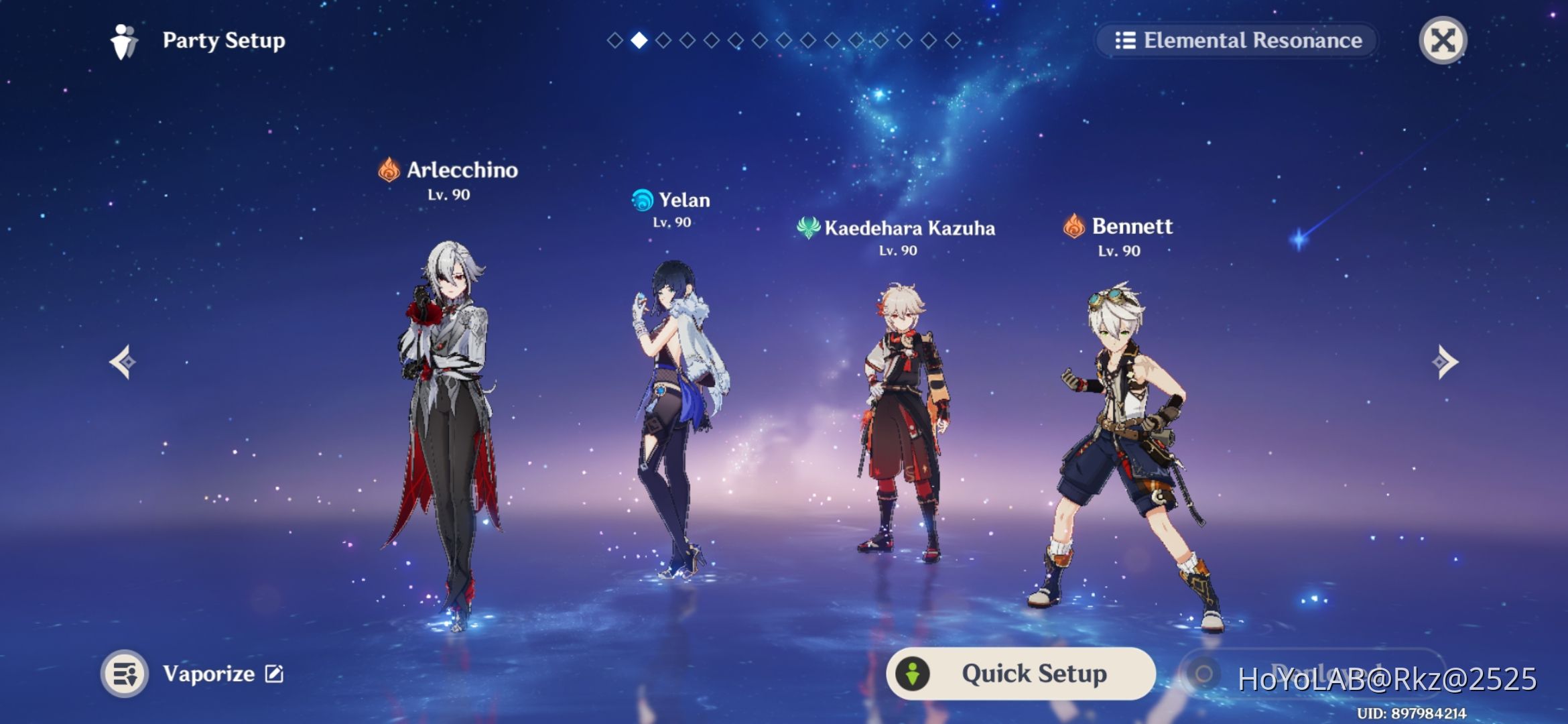The height and width of the screenshot is (724, 1568).
Task: Open Elemental Resonance details
Action: 1236,41
